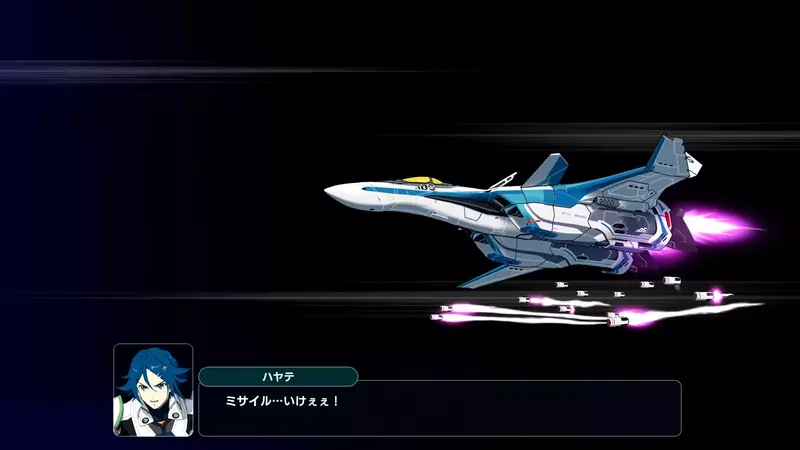Click Hayate's pilot portrait

click(153, 390)
